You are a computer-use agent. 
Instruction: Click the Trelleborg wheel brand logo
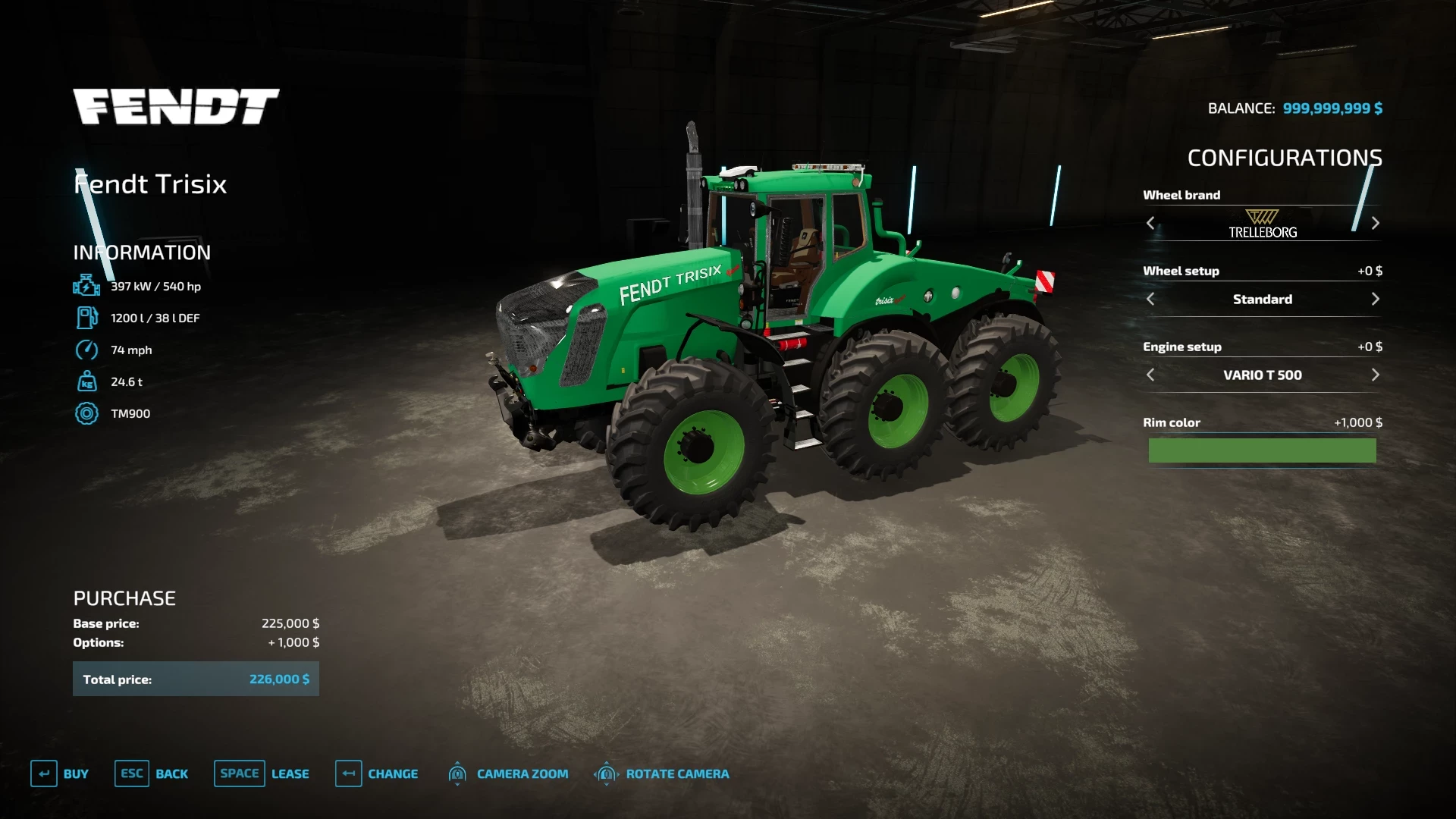[x=1262, y=221]
